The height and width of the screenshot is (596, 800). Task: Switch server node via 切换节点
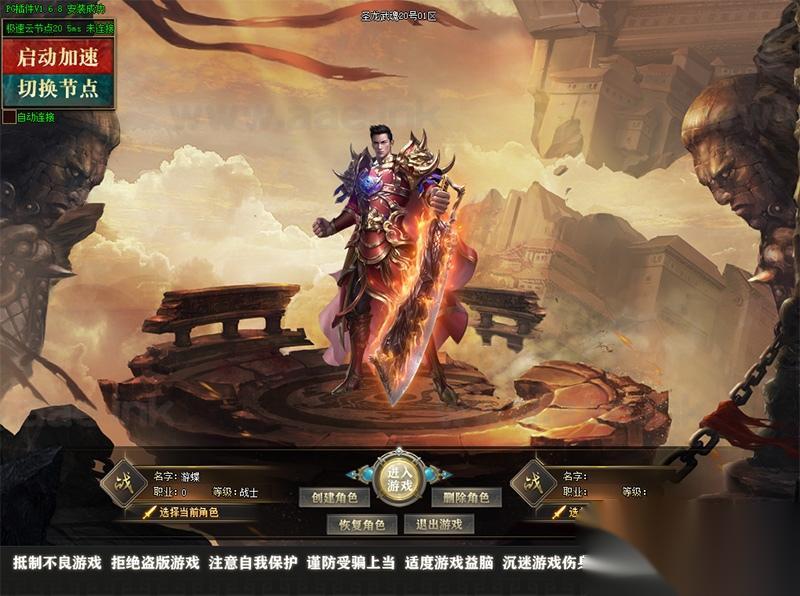pos(58,88)
